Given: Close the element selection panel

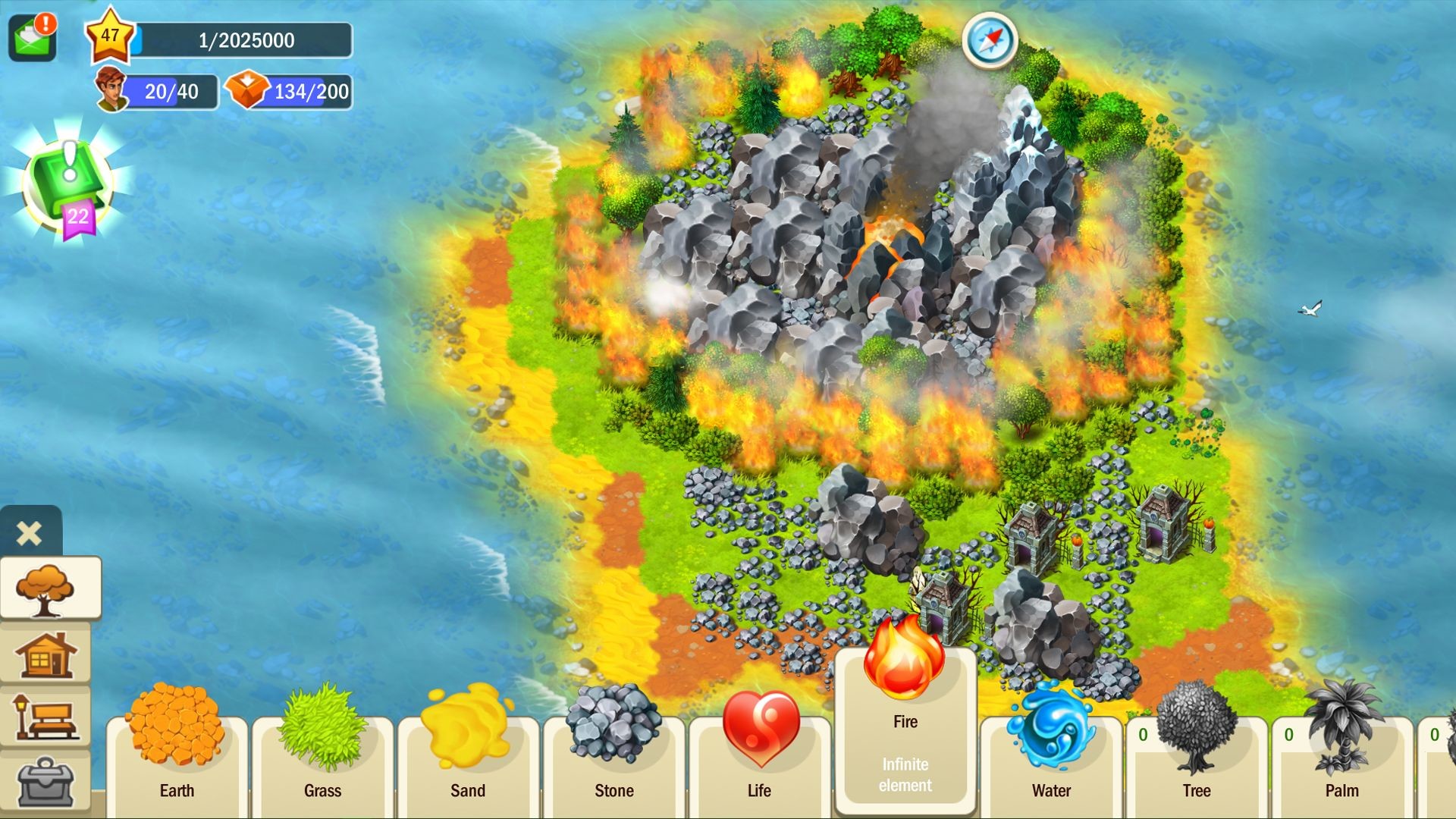Looking at the screenshot, I should pos(28,533).
